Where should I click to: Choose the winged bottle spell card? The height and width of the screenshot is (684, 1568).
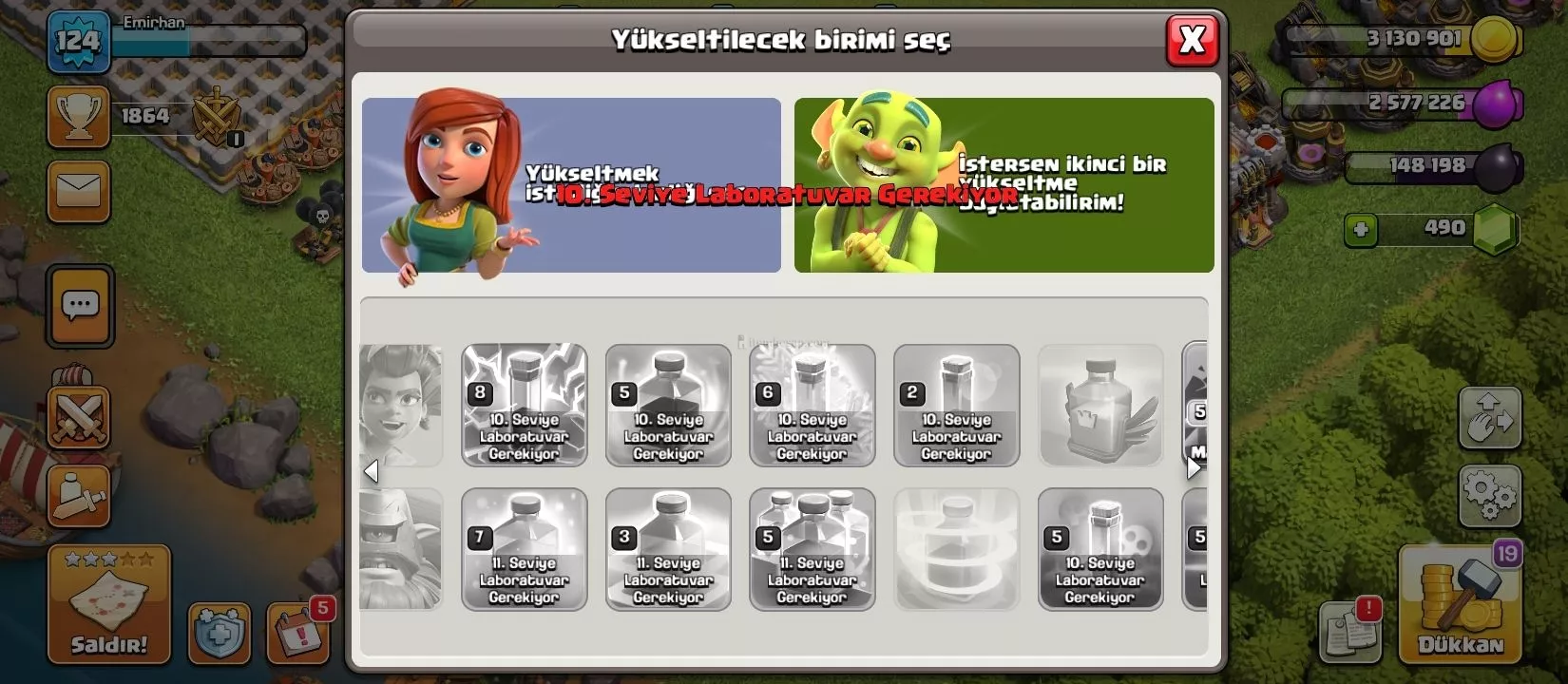coord(1100,406)
